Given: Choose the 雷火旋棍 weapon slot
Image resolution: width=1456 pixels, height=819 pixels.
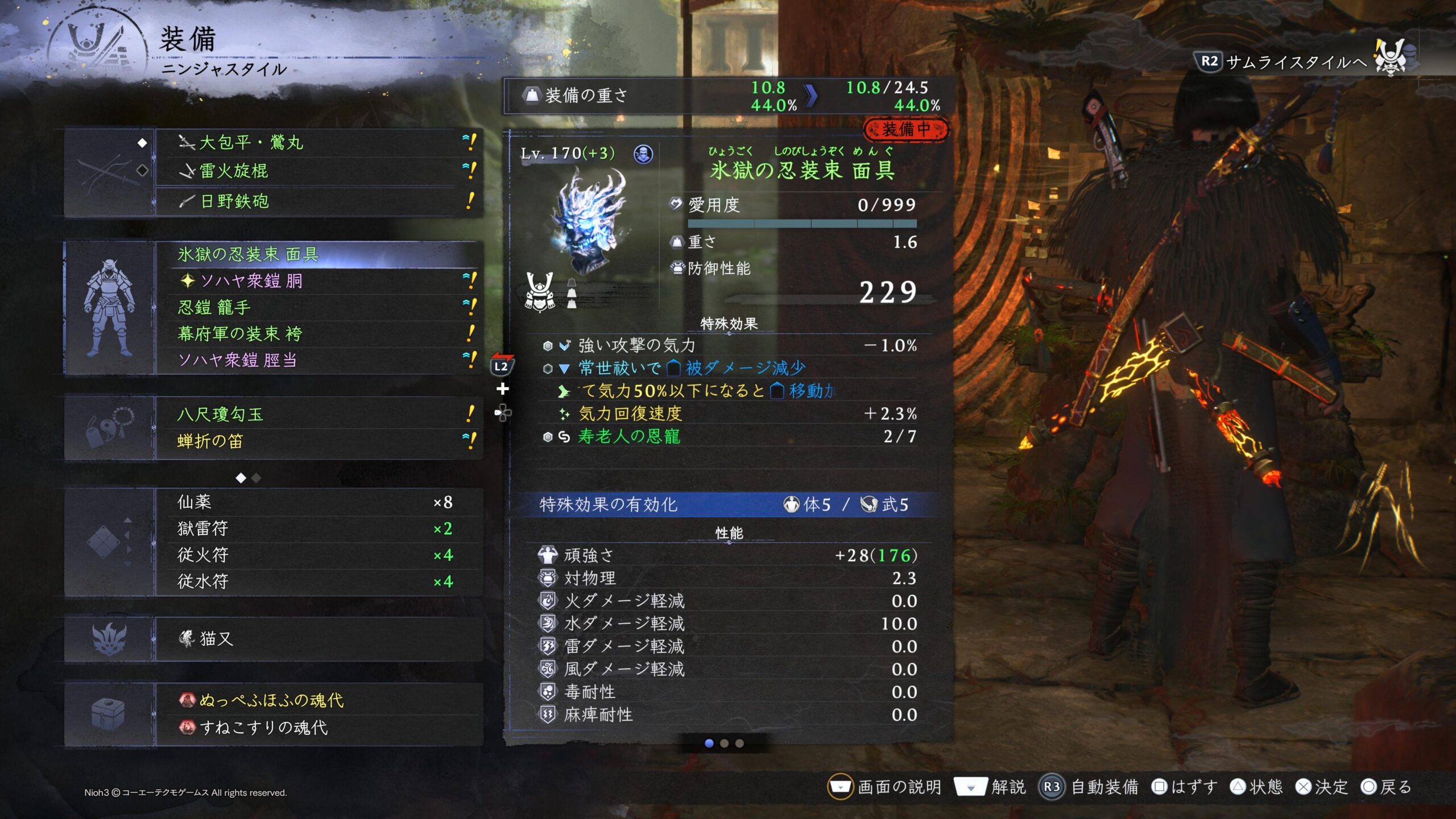Looking at the screenshot, I should 318,171.
